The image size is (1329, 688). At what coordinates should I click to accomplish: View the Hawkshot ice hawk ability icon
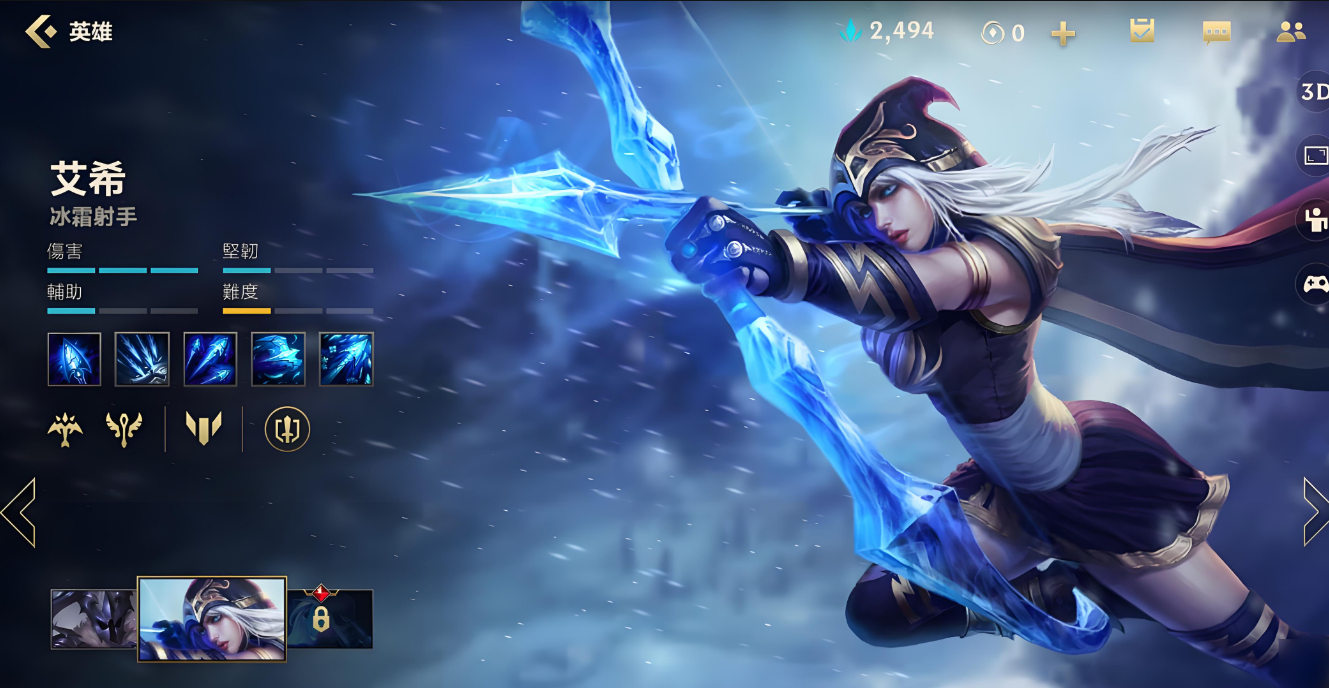coord(278,359)
